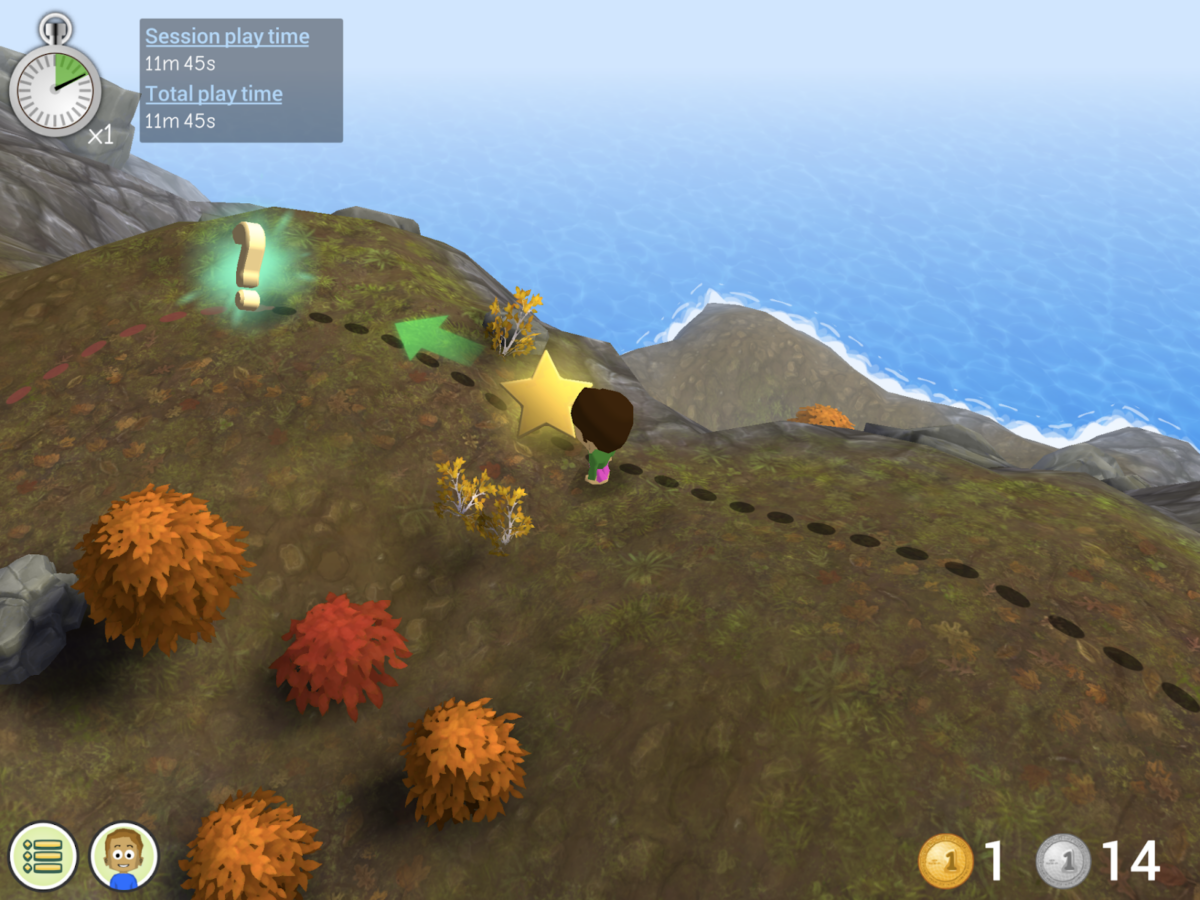Open the player avatar profile
The height and width of the screenshot is (900, 1200).
124,856
